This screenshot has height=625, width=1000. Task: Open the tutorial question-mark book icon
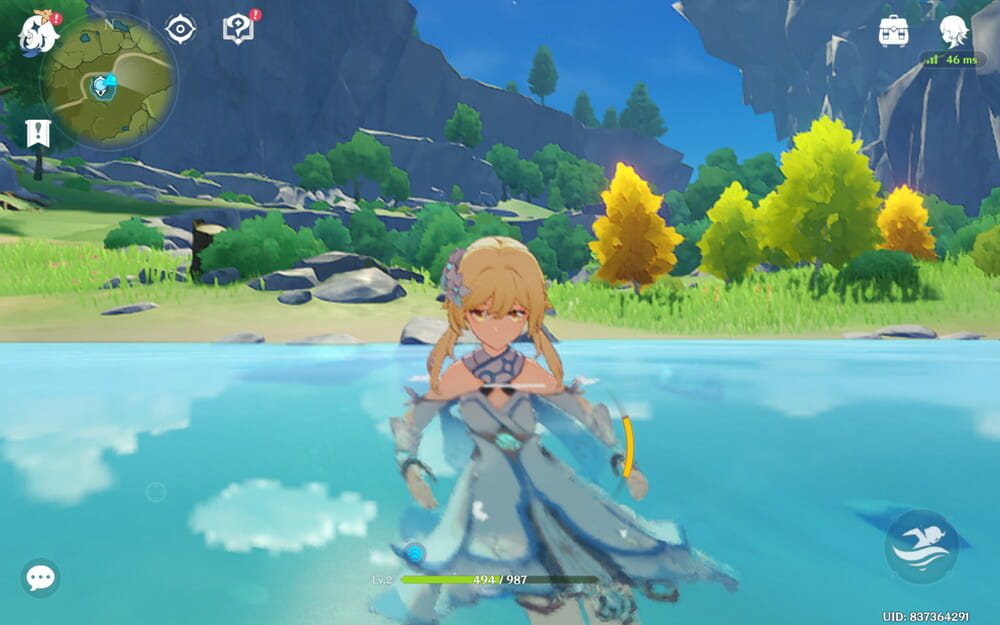pos(238,29)
